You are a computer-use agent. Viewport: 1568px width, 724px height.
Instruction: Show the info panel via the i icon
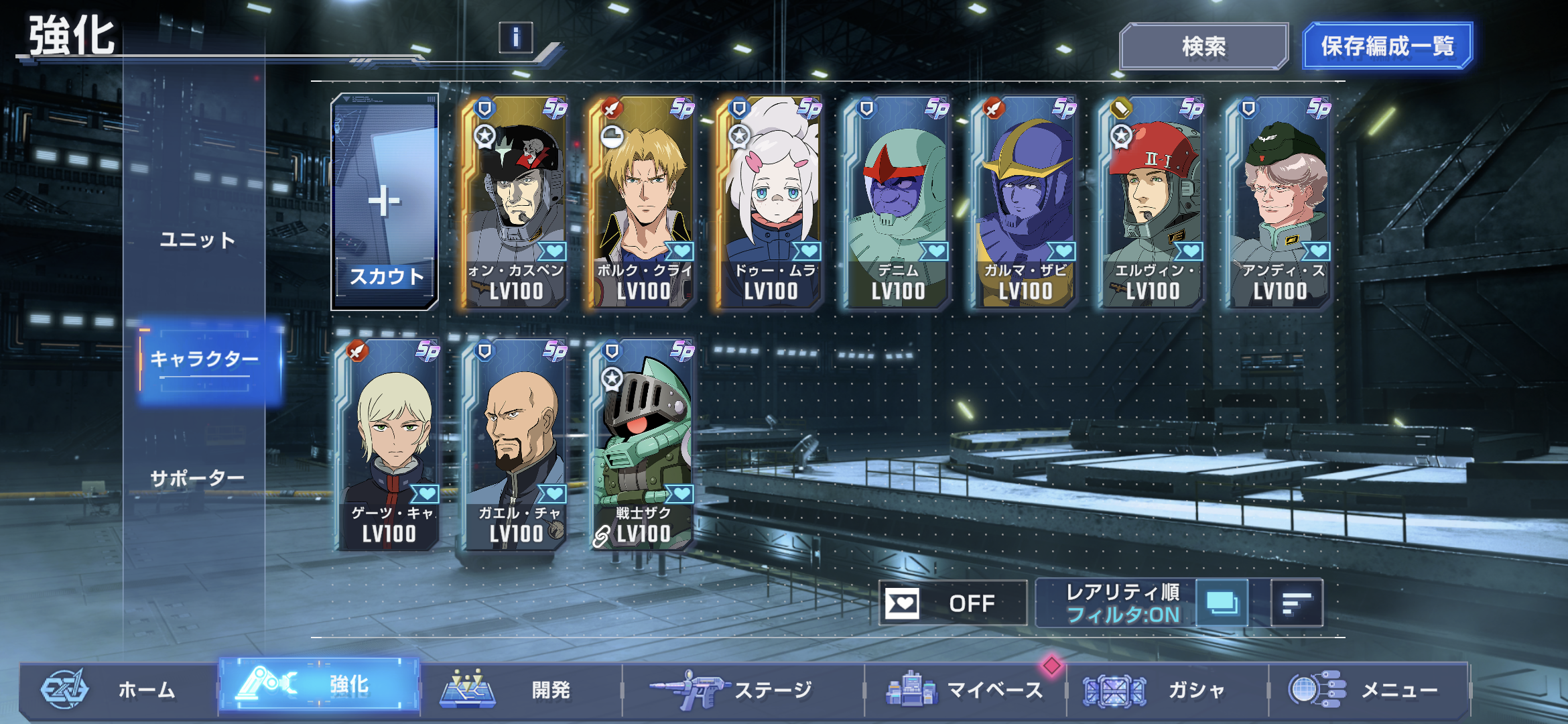[x=515, y=38]
